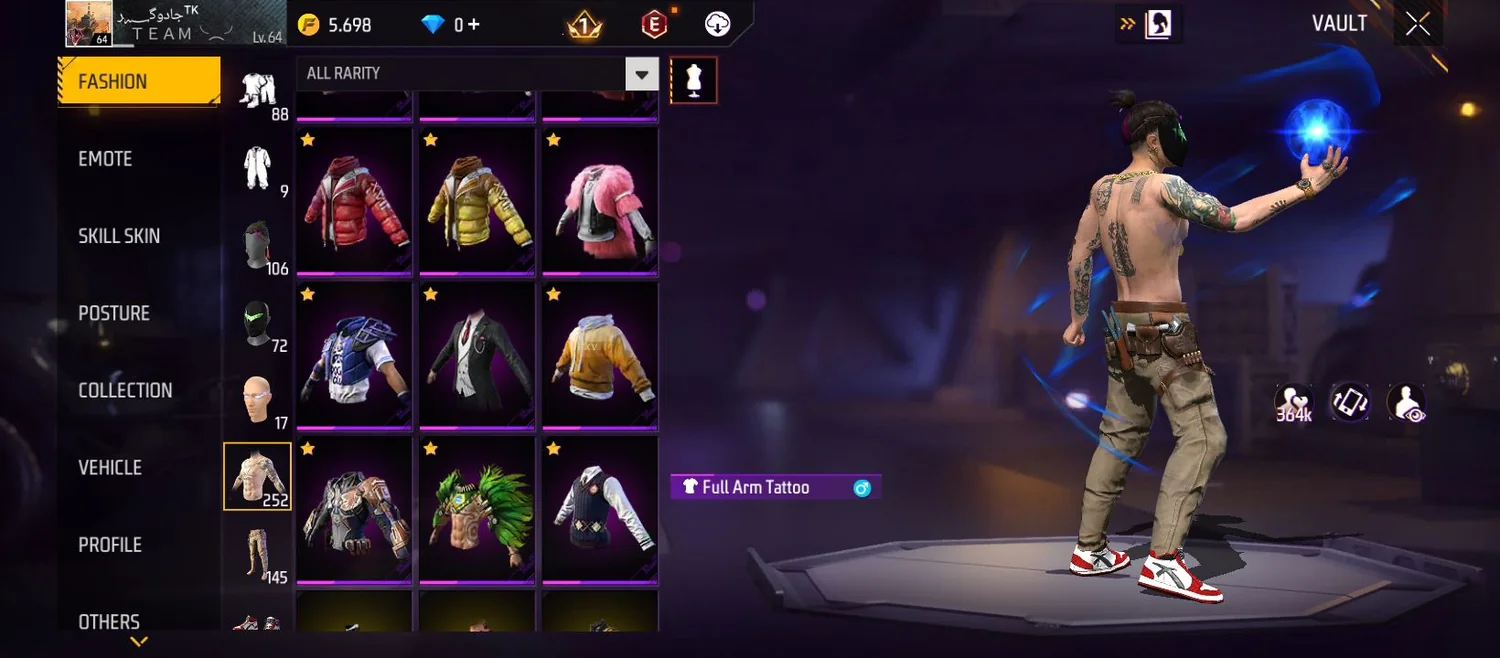This screenshot has width=1500, height=658.
Task: Pick the black suit with red tie
Action: 477,356
